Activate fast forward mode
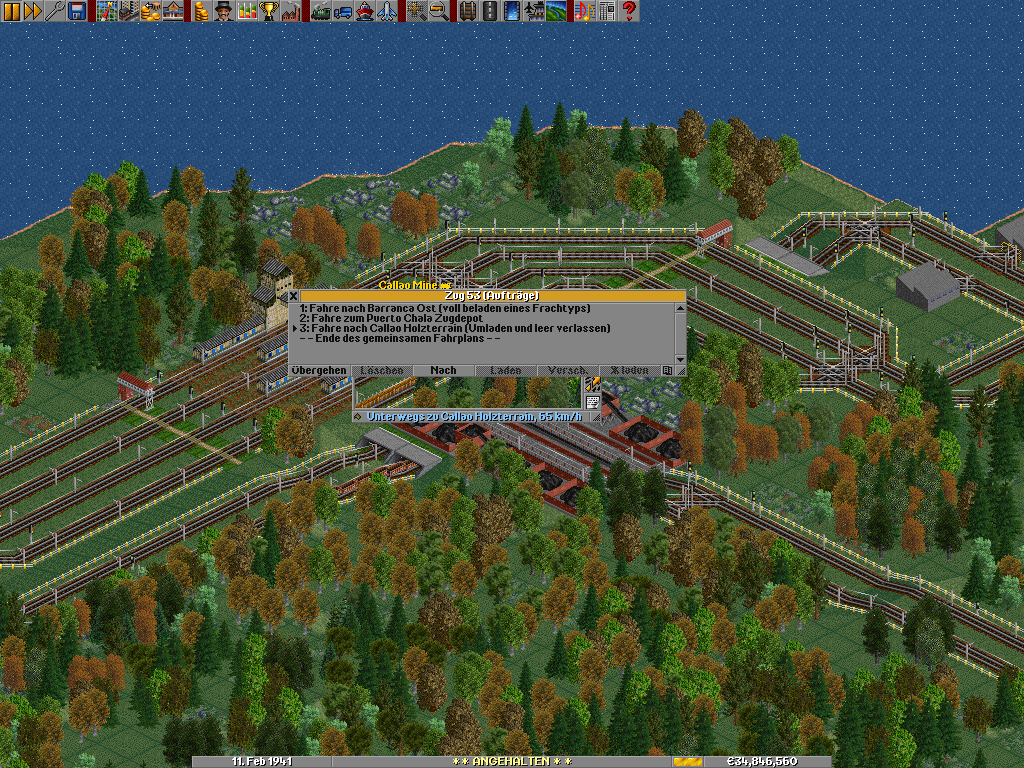 click(x=33, y=11)
